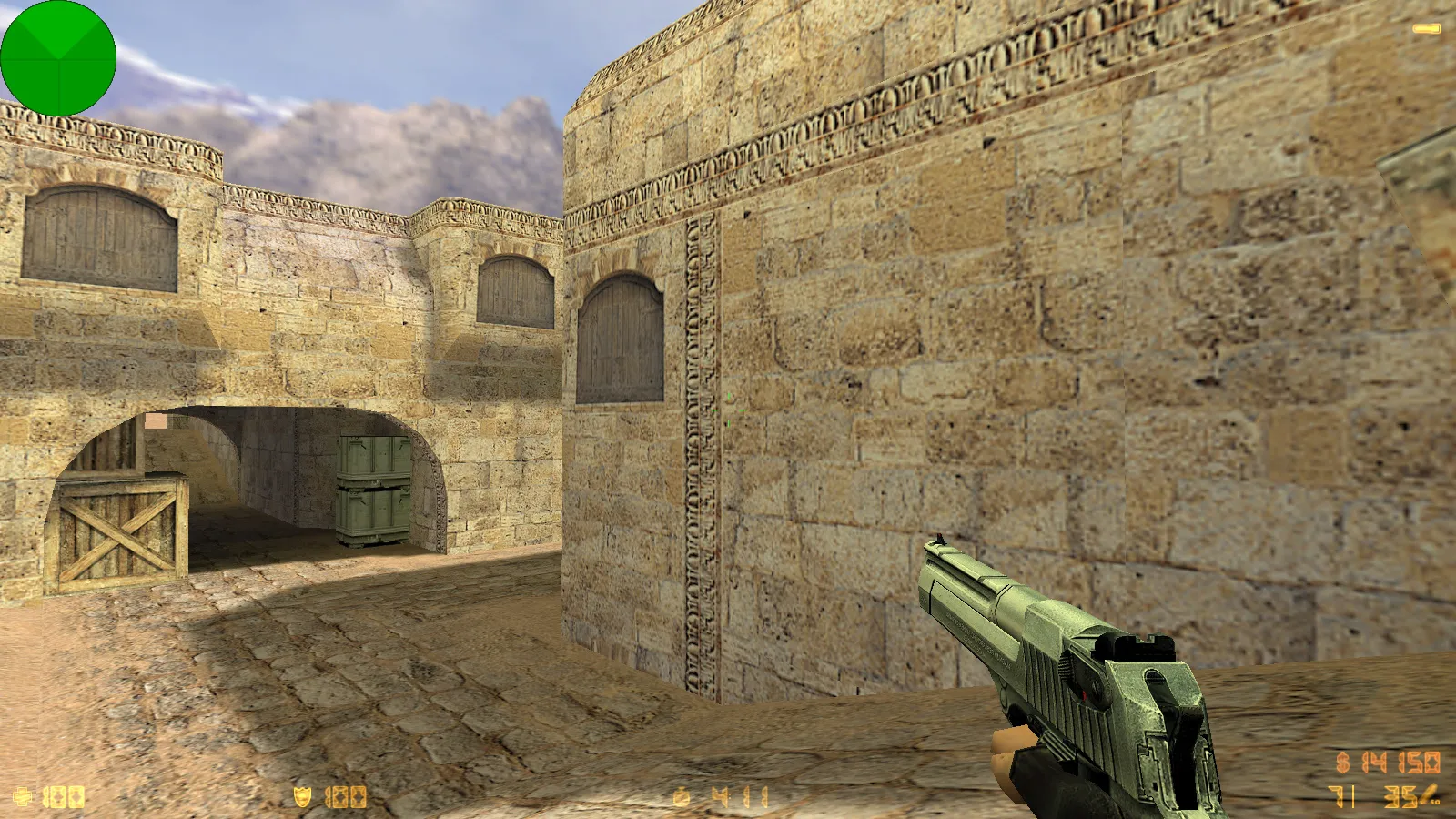Image resolution: width=1456 pixels, height=819 pixels.
Task: Select the armor shield icon
Action: tap(303, 794)
